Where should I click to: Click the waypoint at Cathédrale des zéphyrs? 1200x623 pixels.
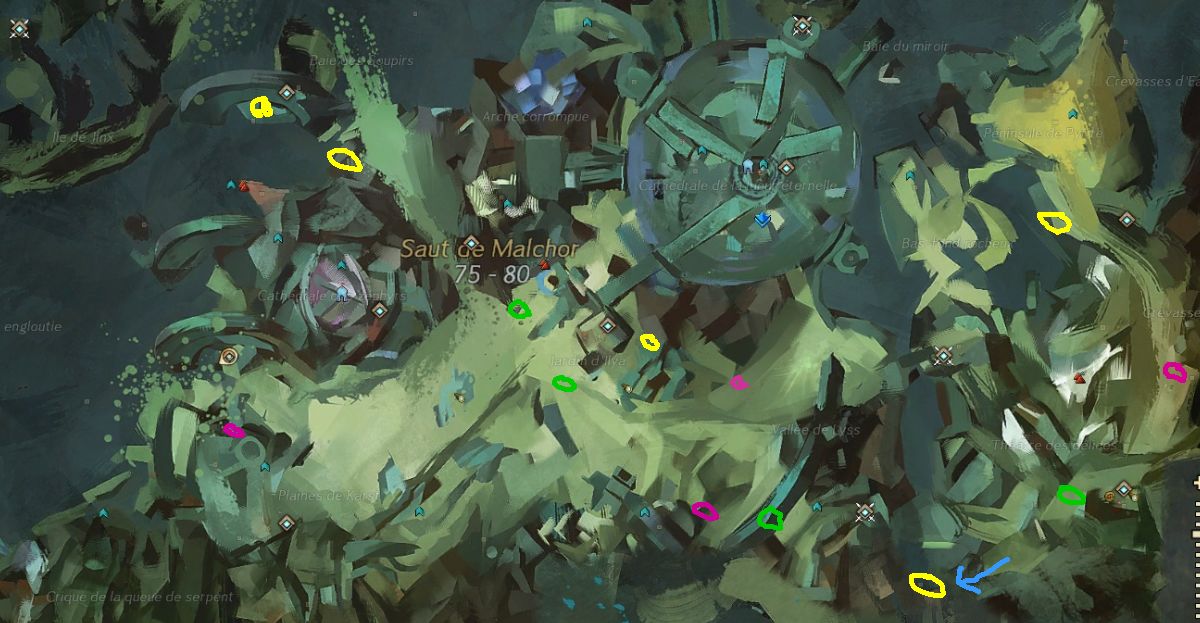point(379,310)
